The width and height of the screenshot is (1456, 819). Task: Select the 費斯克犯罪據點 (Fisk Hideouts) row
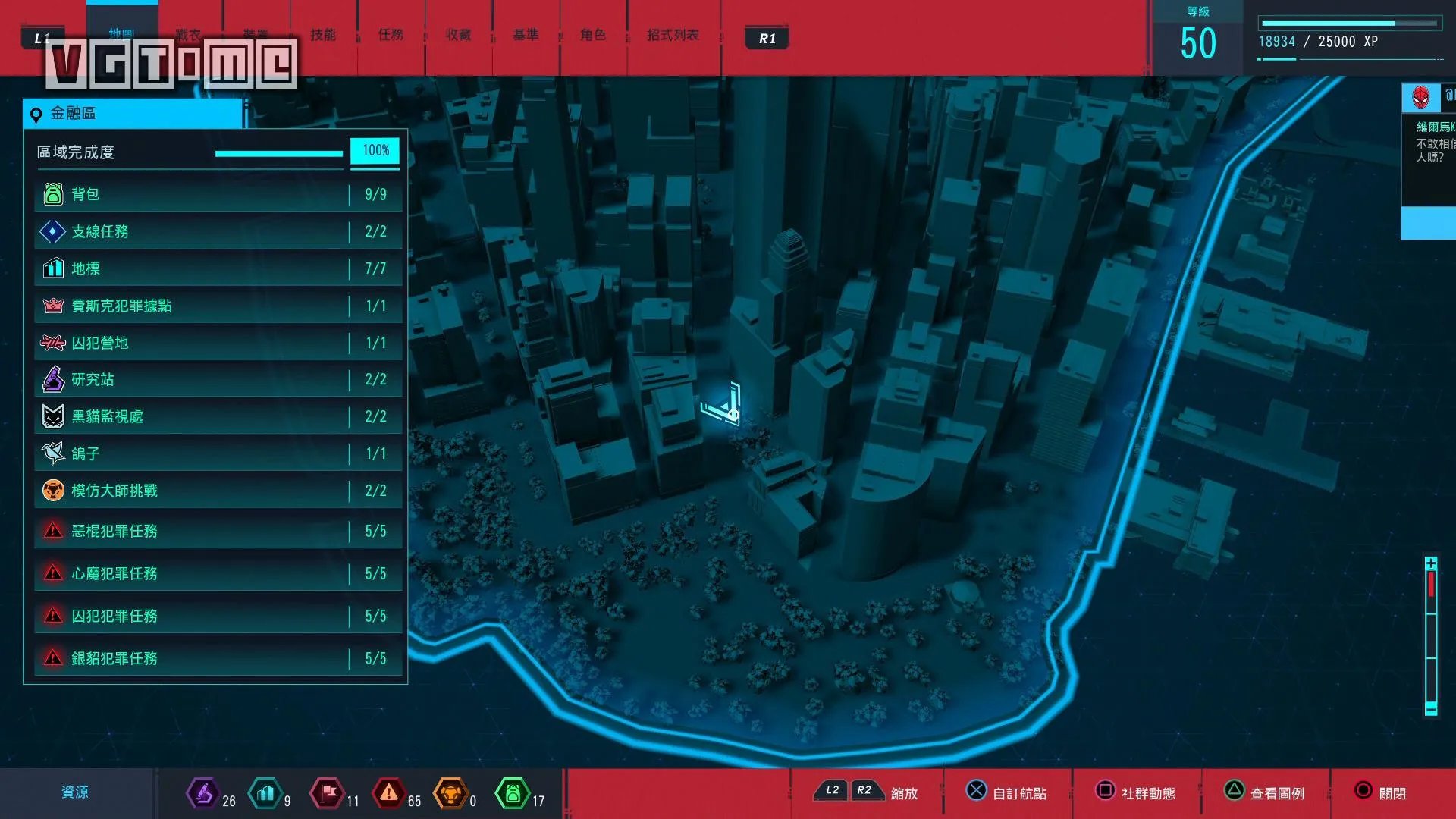(217, 306)
